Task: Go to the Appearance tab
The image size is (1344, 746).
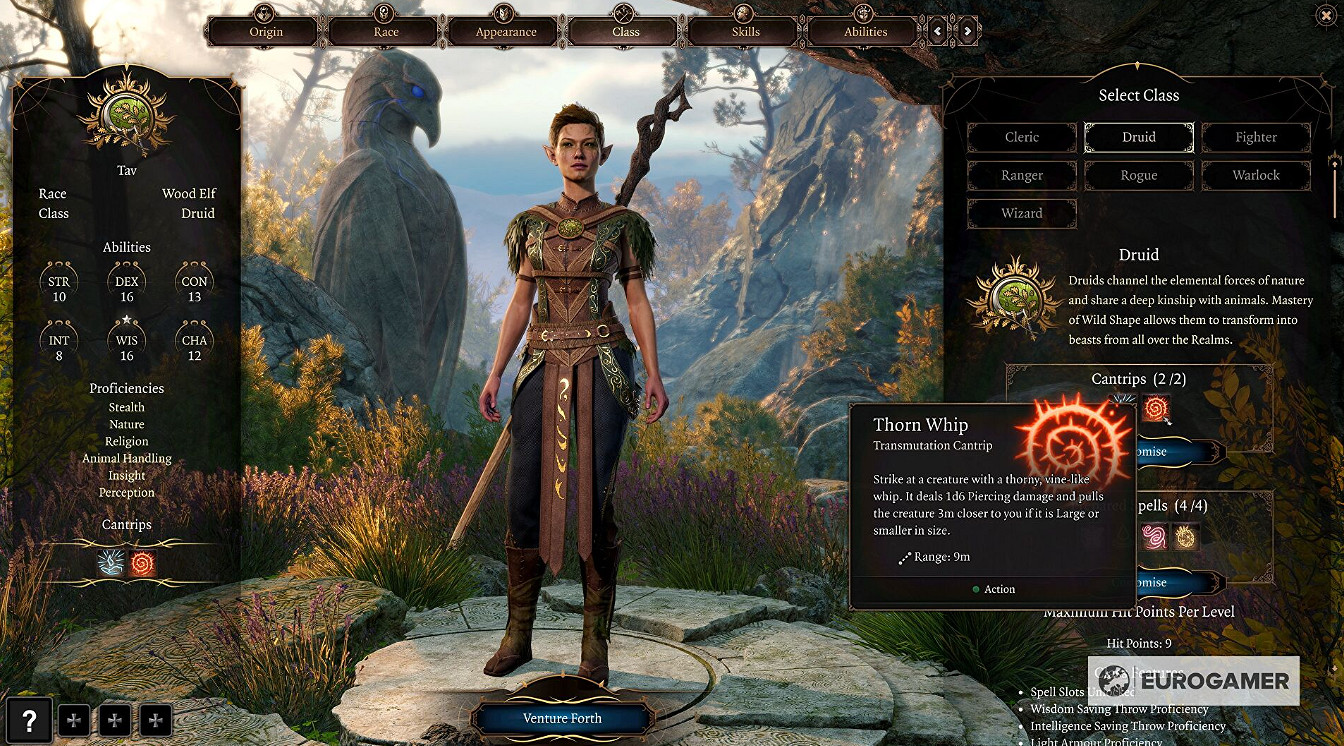Action: point(506,30)
